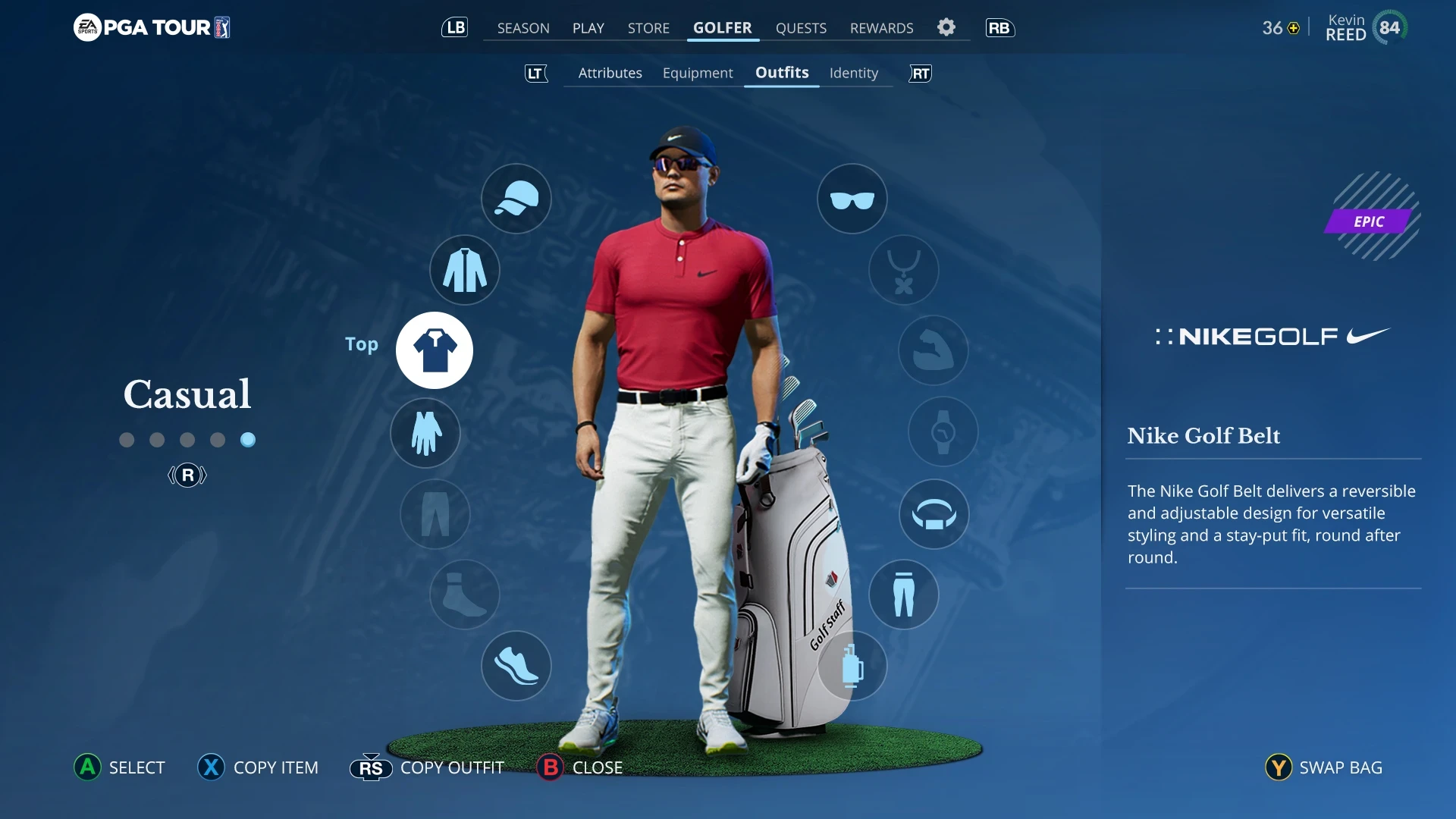Show the Equipment sub-tab
The image size is (1456, 819).
[698, 73]
